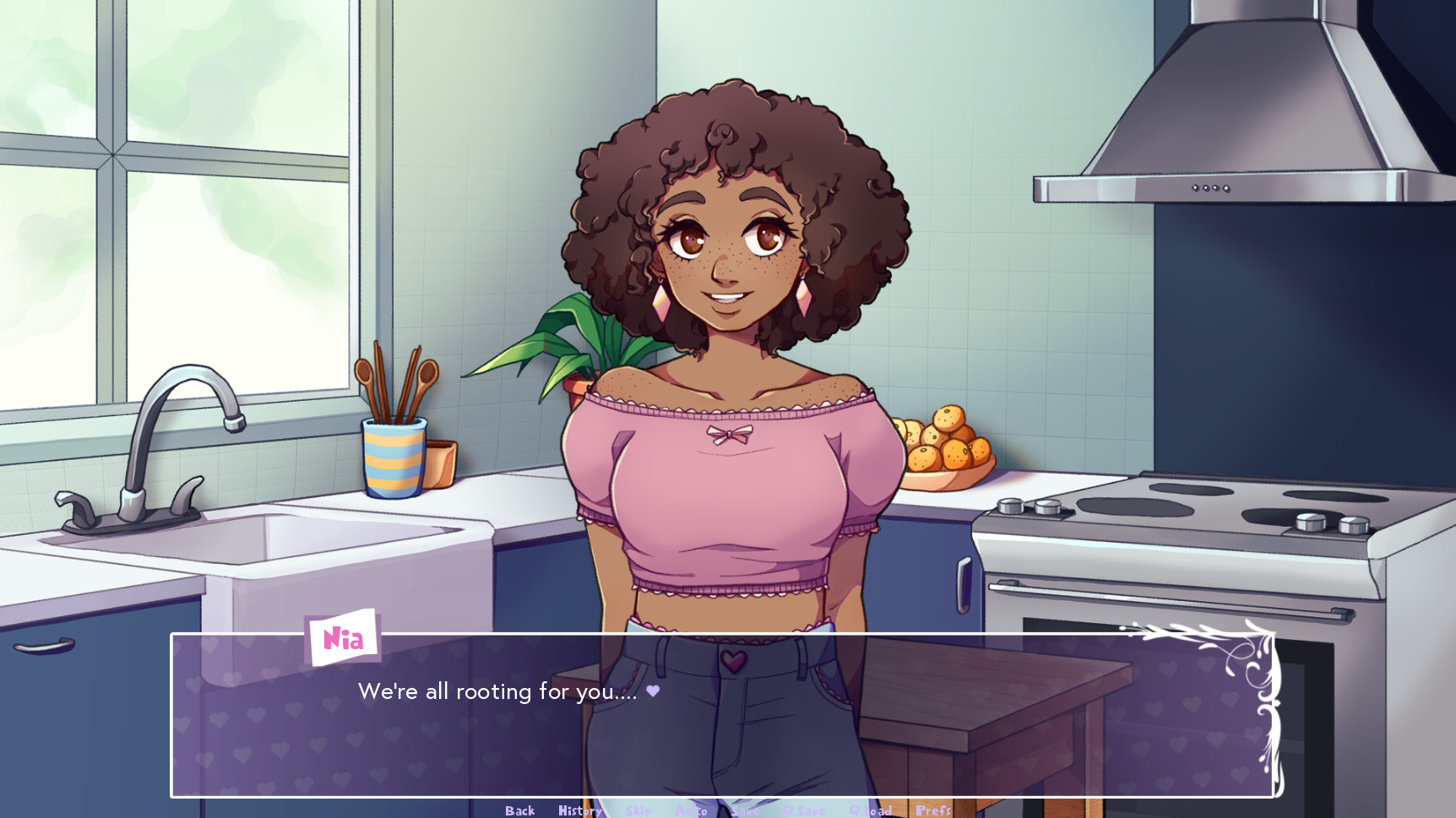Click Nia's pink name tag
The image size is (1456, 818).
point(341,639)
